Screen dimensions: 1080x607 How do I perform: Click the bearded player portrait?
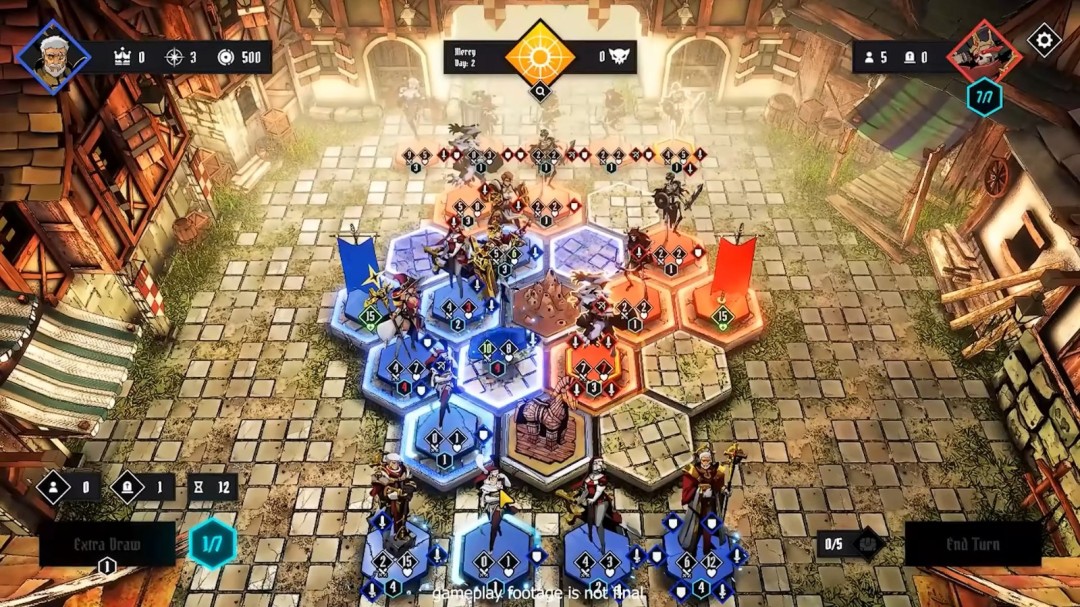click(x=53, y=56)
